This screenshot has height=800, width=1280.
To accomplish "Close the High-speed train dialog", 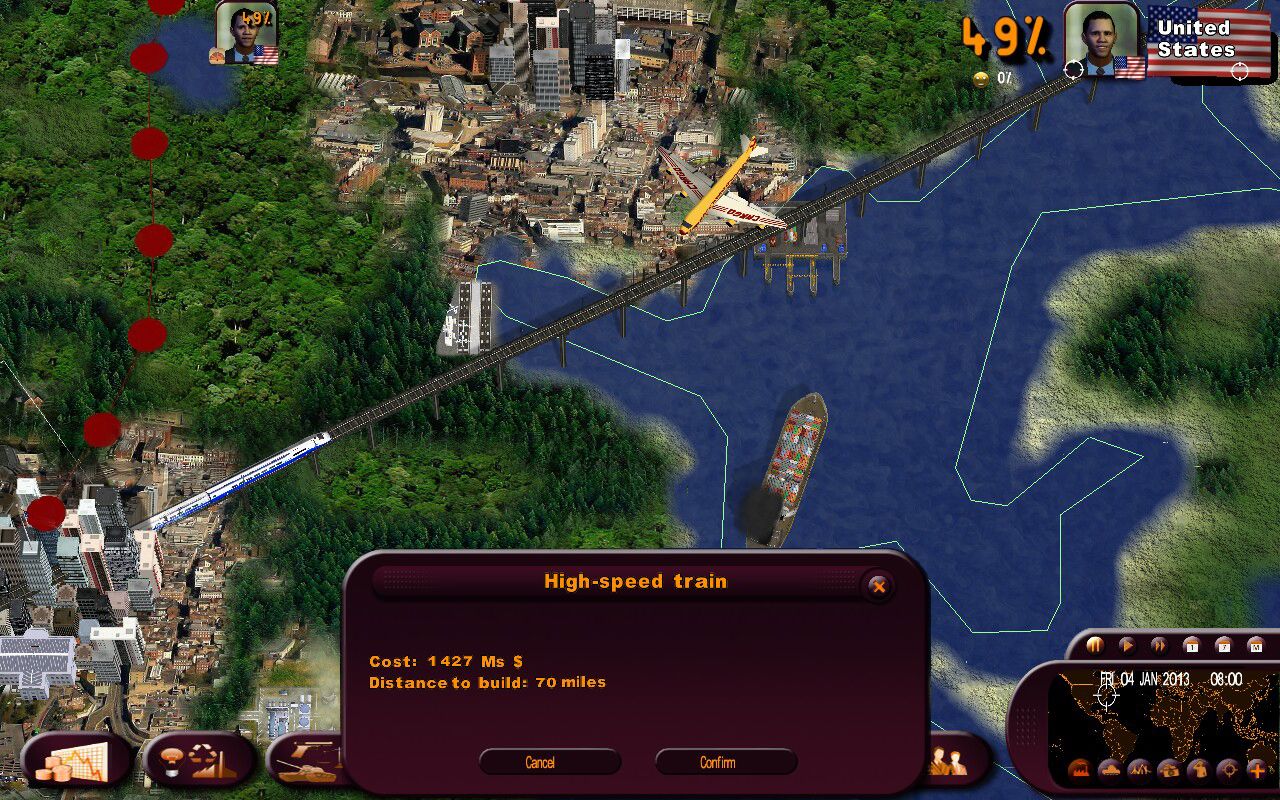I will tap(879, 587).
